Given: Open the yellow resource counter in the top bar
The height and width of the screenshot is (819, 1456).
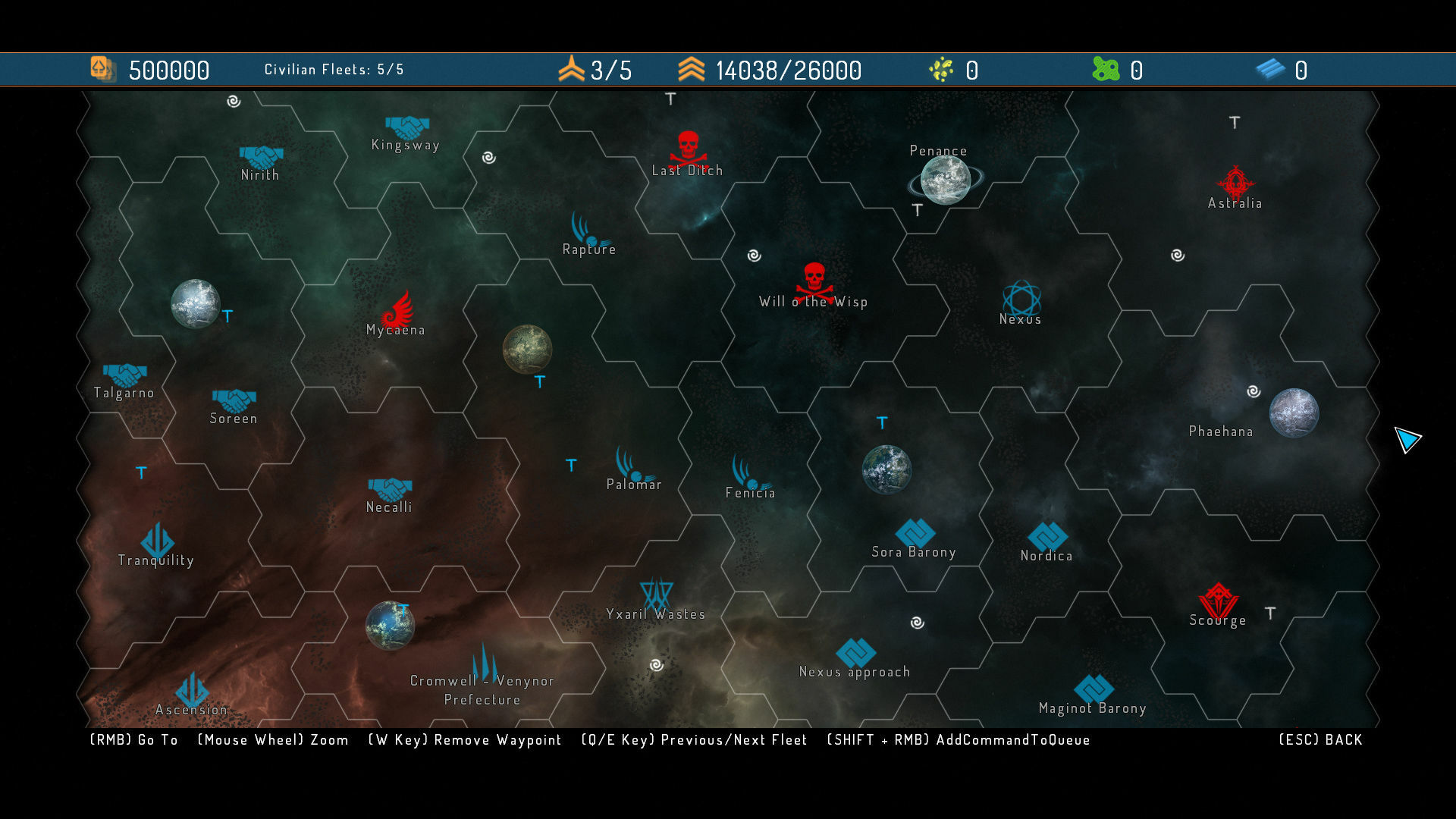Looking at the screenshot, I should click(x=940, y=70).
